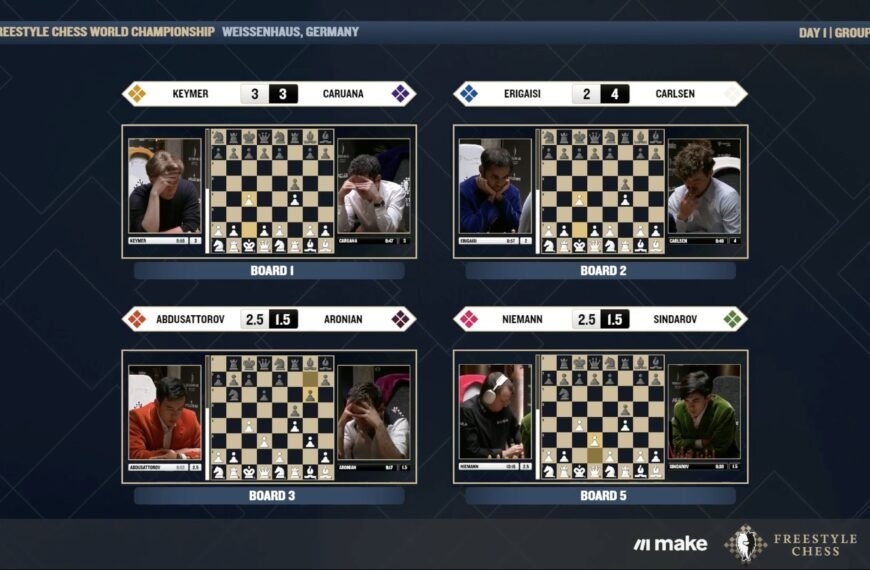Choose the Niemann vs Sindarov chessboard
Screen dimensions: 870x570
tap(603, 416)
